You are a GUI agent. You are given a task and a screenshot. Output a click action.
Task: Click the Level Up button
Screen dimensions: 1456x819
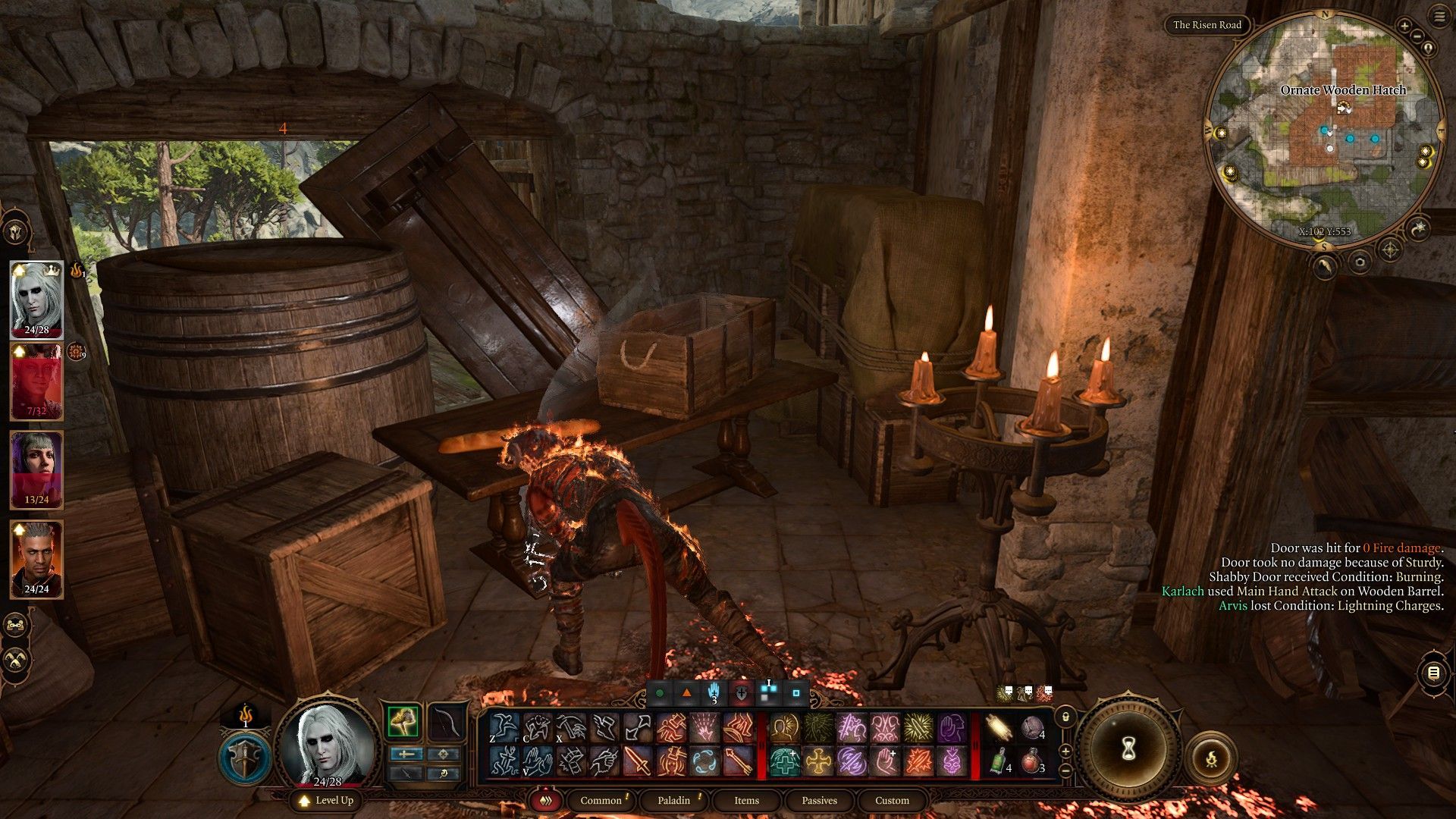click(x=327, y=800)
